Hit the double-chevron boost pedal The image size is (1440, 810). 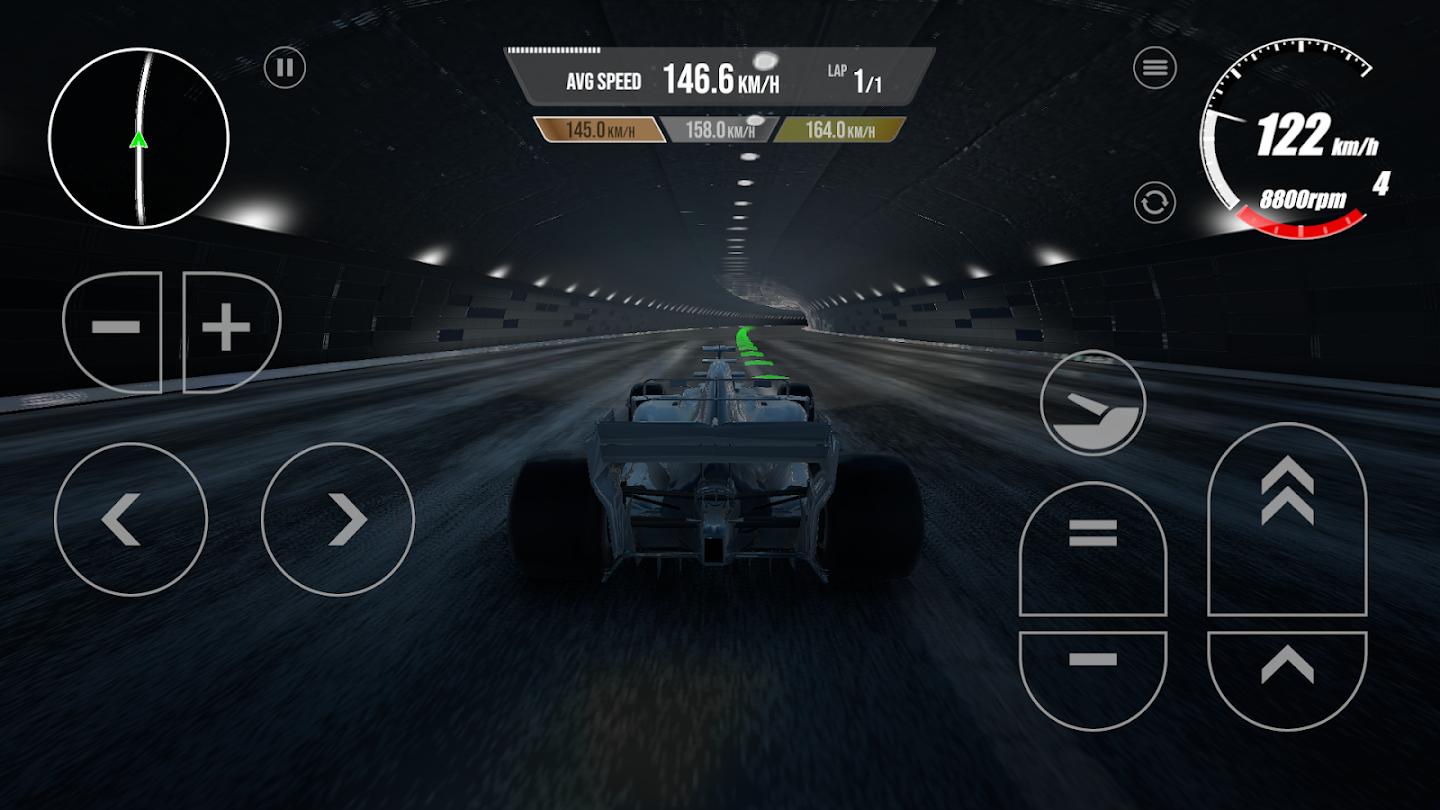(x=1287, y=520)
